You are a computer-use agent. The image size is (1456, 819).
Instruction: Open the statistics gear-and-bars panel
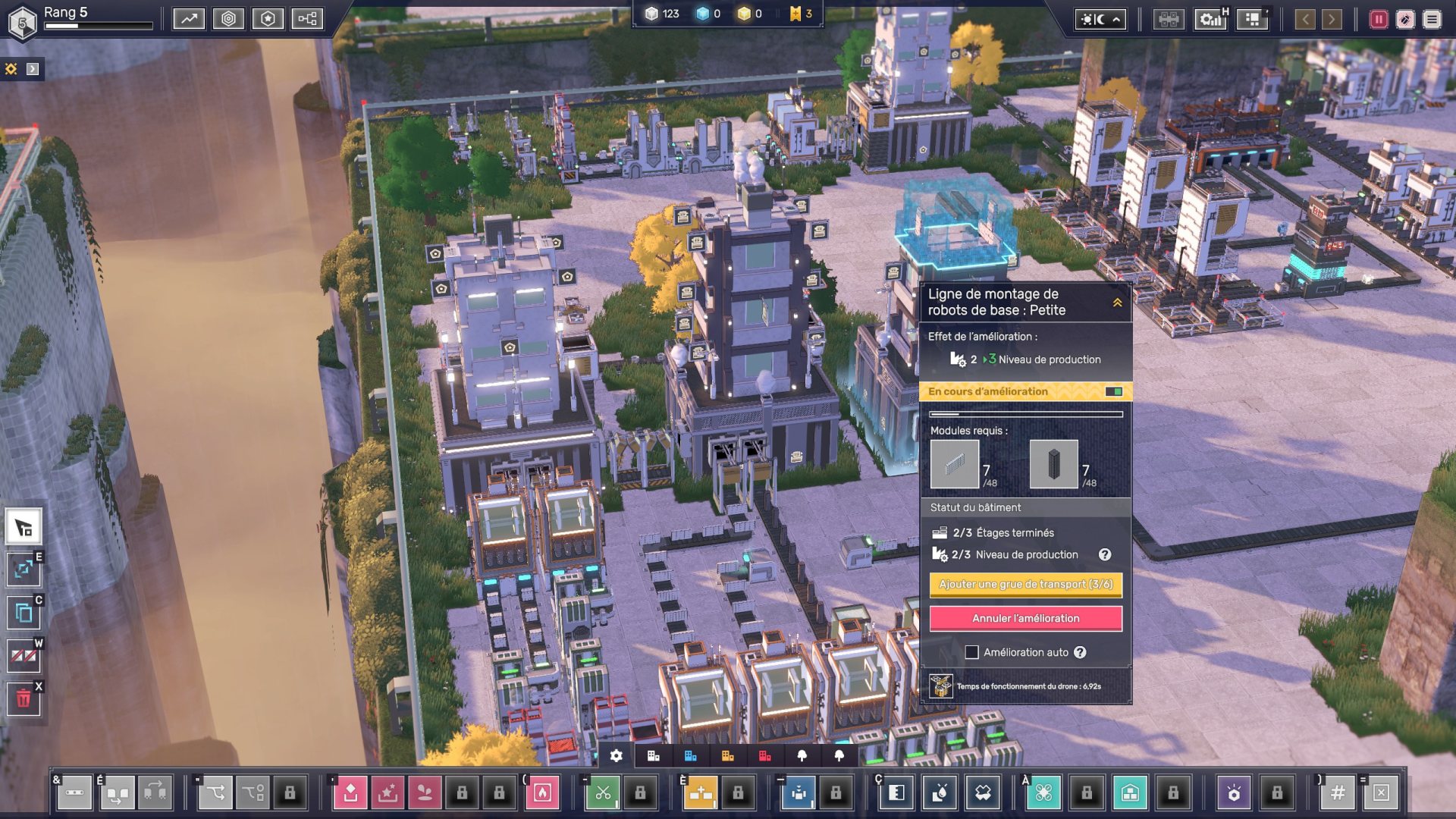coord(1211,19)
